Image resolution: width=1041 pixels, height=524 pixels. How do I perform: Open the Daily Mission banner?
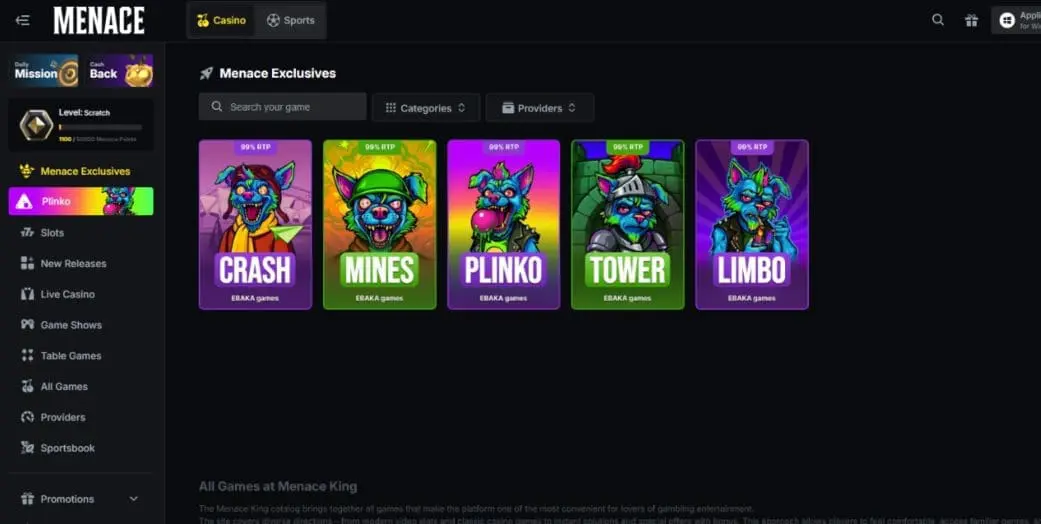tap(44, 72)
